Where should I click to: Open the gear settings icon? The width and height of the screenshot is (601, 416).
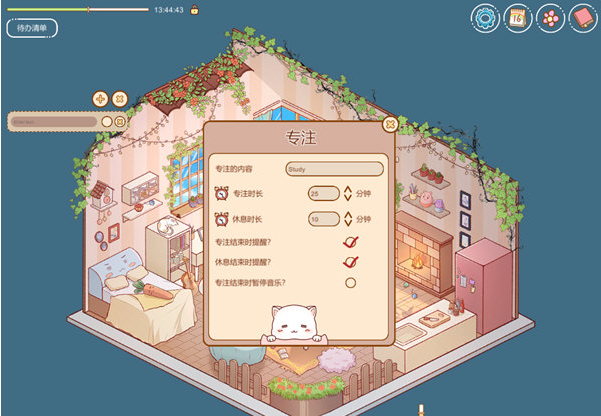(x=485, y=17)
